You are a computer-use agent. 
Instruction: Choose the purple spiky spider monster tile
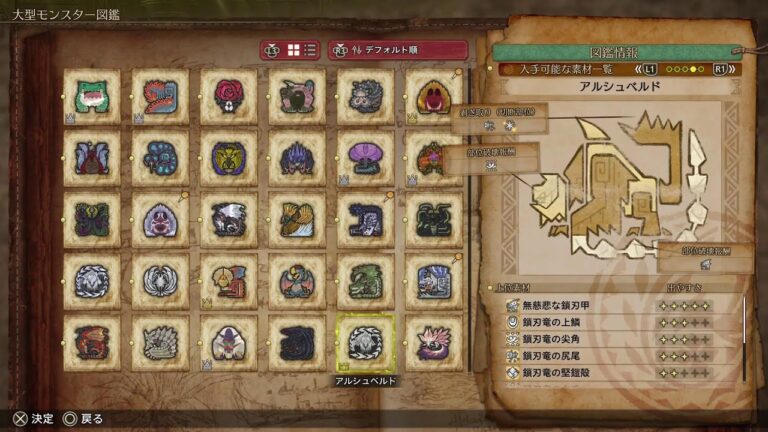click(296, 158)
